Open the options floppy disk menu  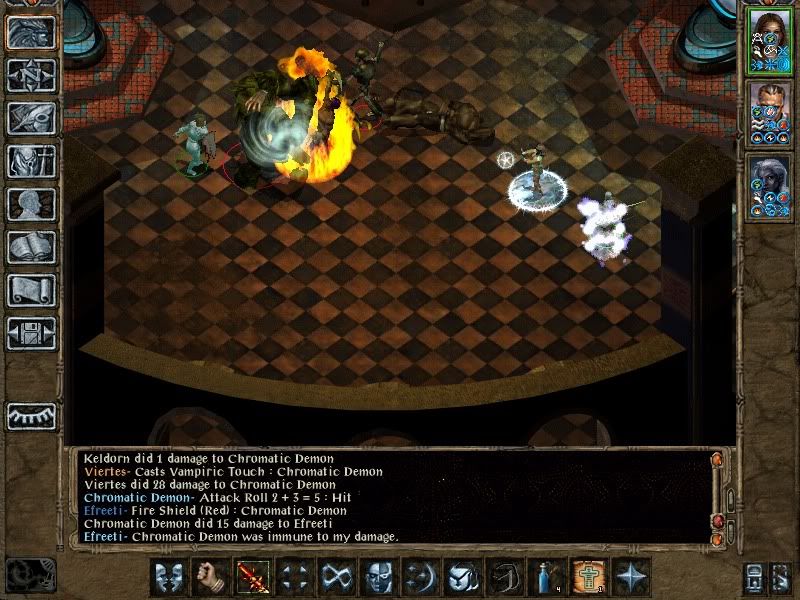point(31,333)
